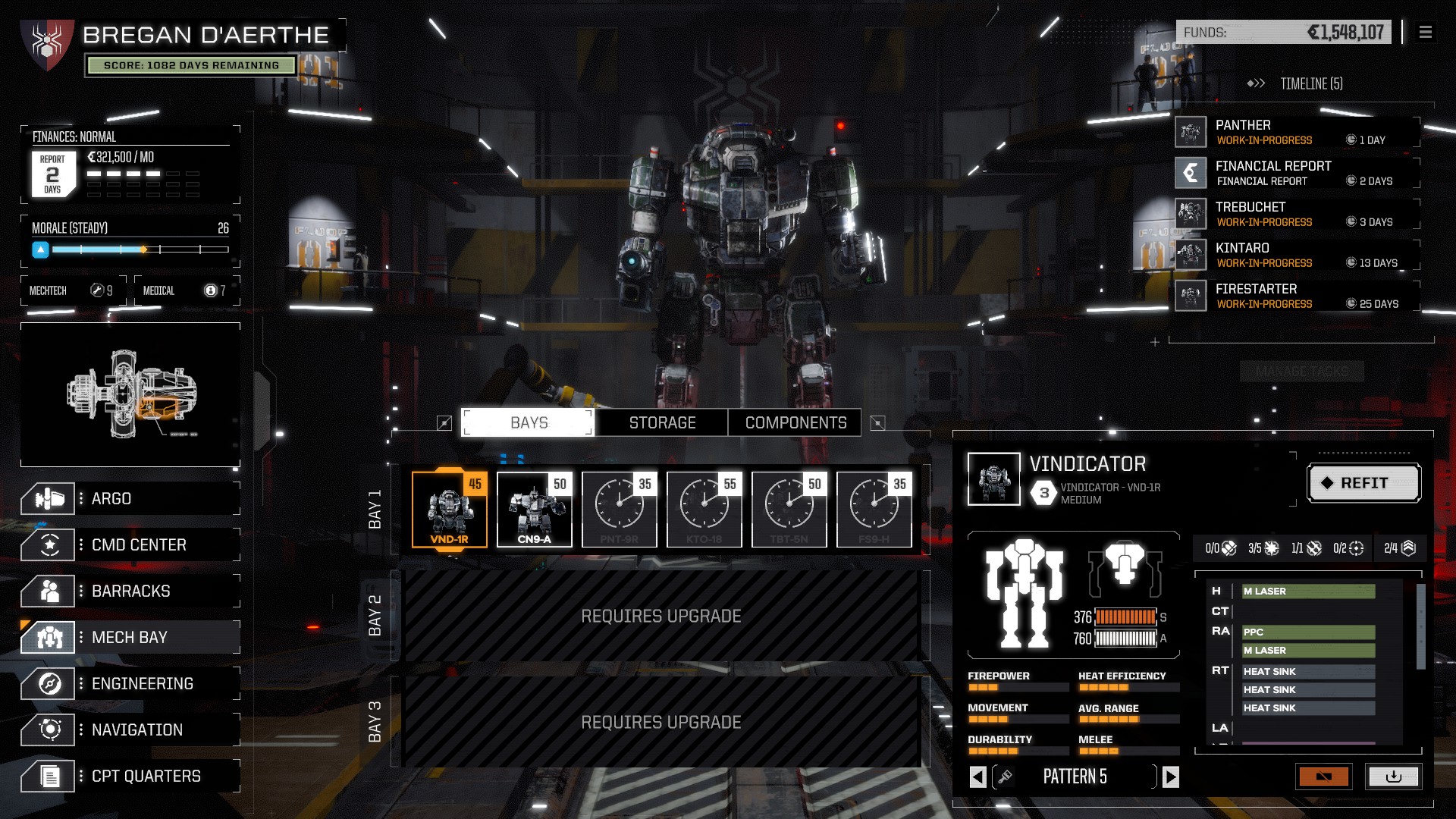
Task: Select the Financial Report timeline entry
Action: [x=1297, y=173]
